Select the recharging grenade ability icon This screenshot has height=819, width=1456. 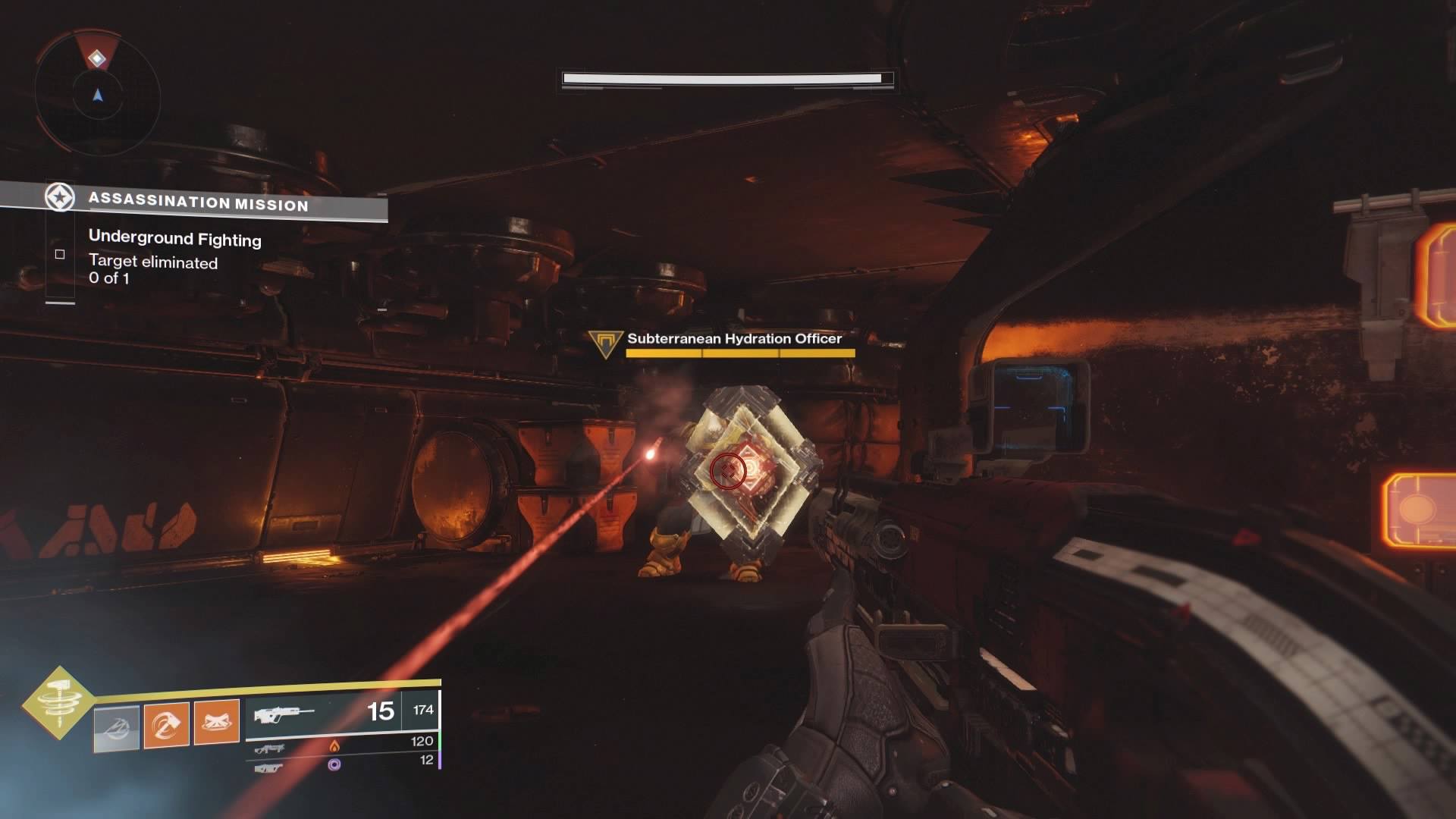[116, 727]
